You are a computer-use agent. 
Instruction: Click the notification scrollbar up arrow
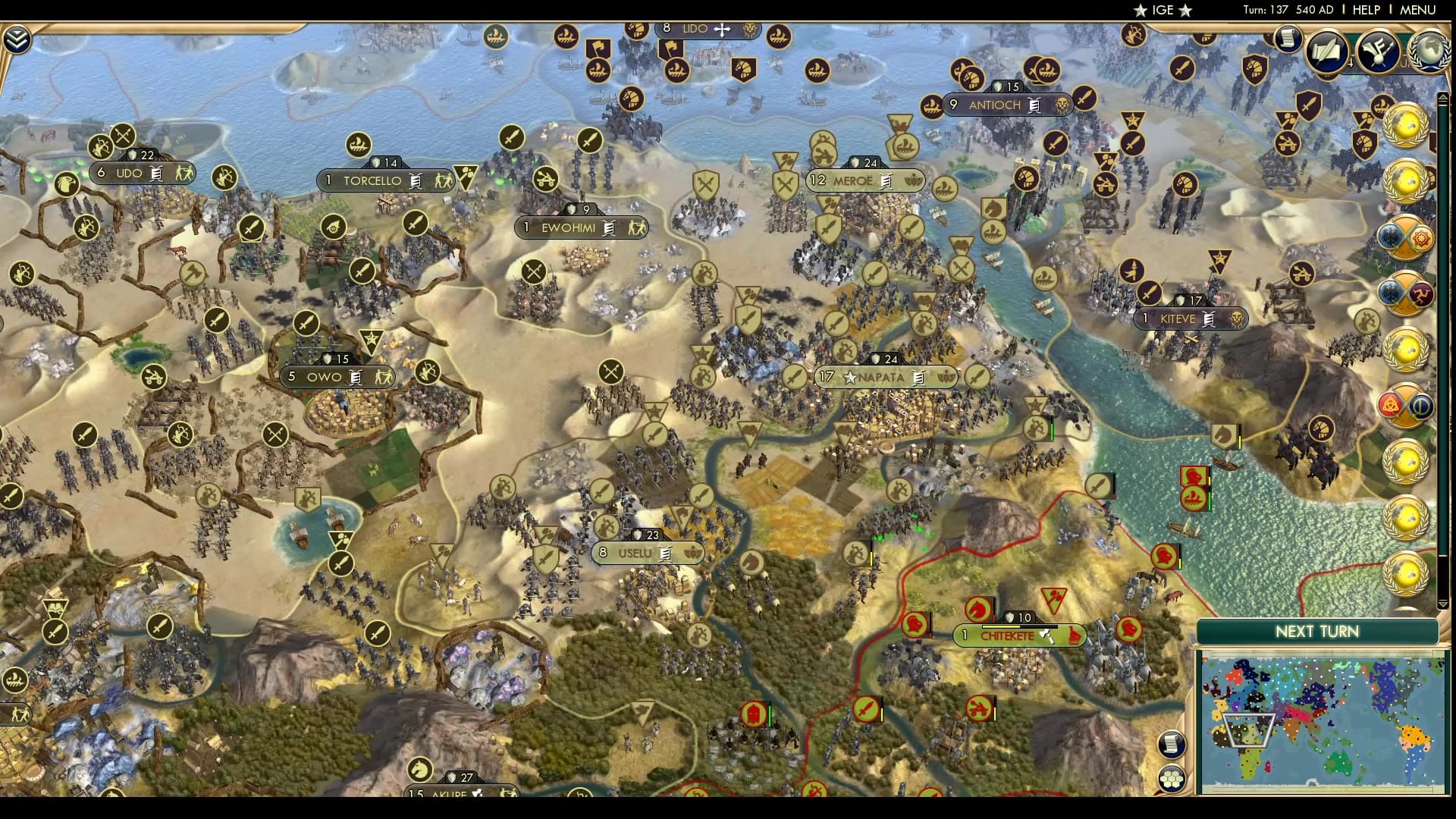click(1443, 96)
